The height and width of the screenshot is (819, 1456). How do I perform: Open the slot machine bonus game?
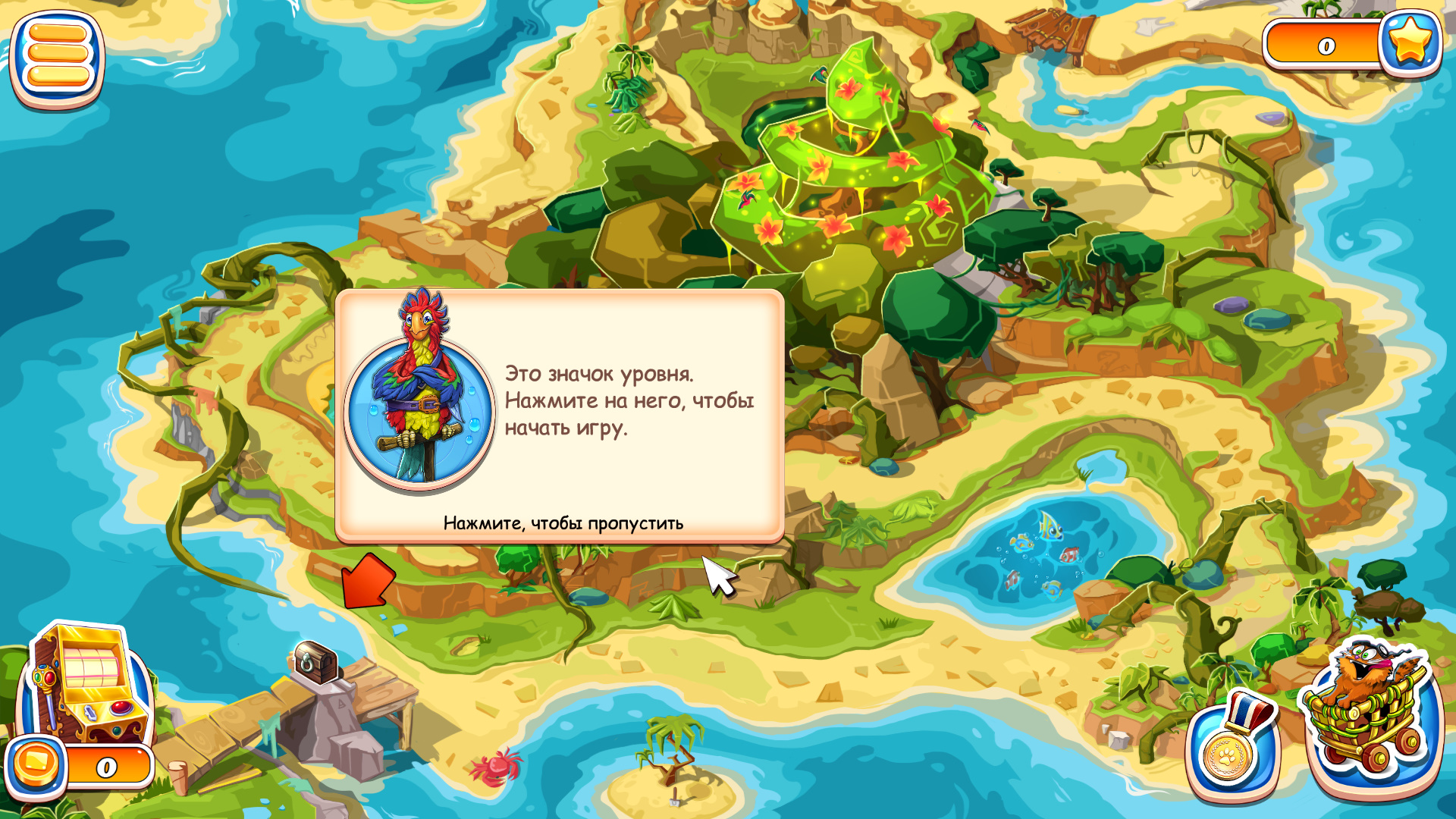[88, 682]
